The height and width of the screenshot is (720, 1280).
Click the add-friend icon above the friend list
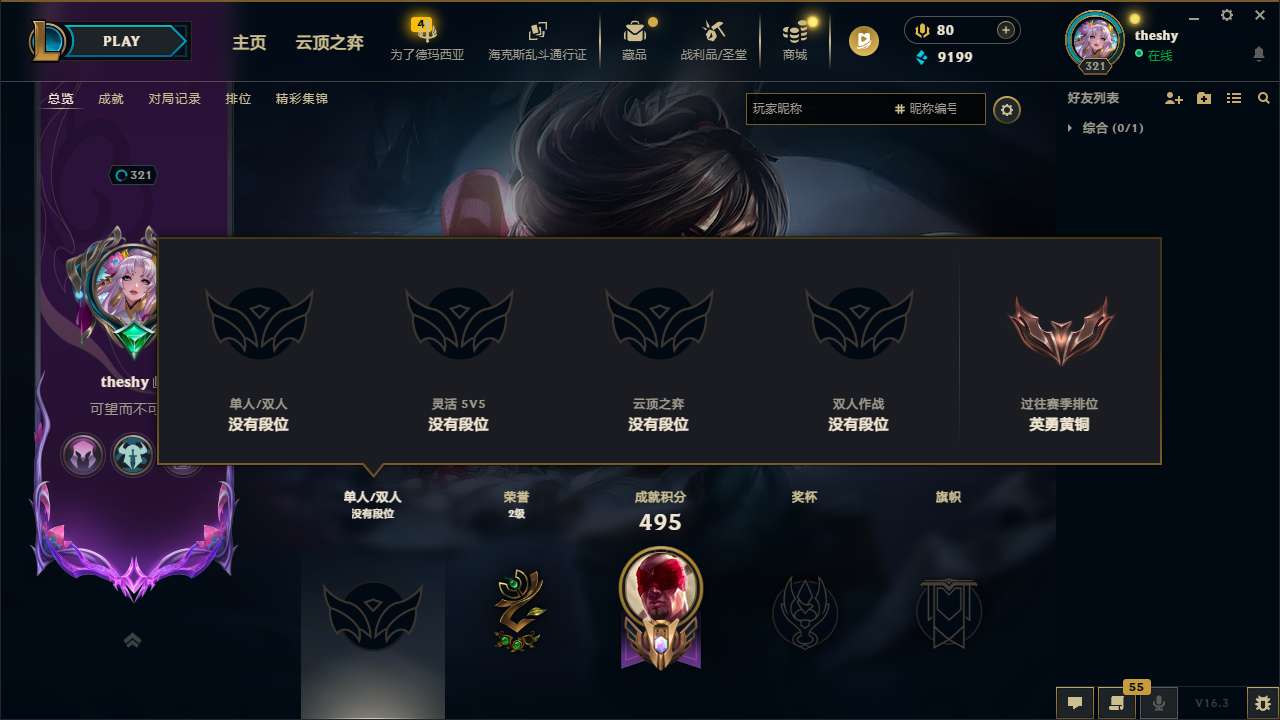(1172, 98)
